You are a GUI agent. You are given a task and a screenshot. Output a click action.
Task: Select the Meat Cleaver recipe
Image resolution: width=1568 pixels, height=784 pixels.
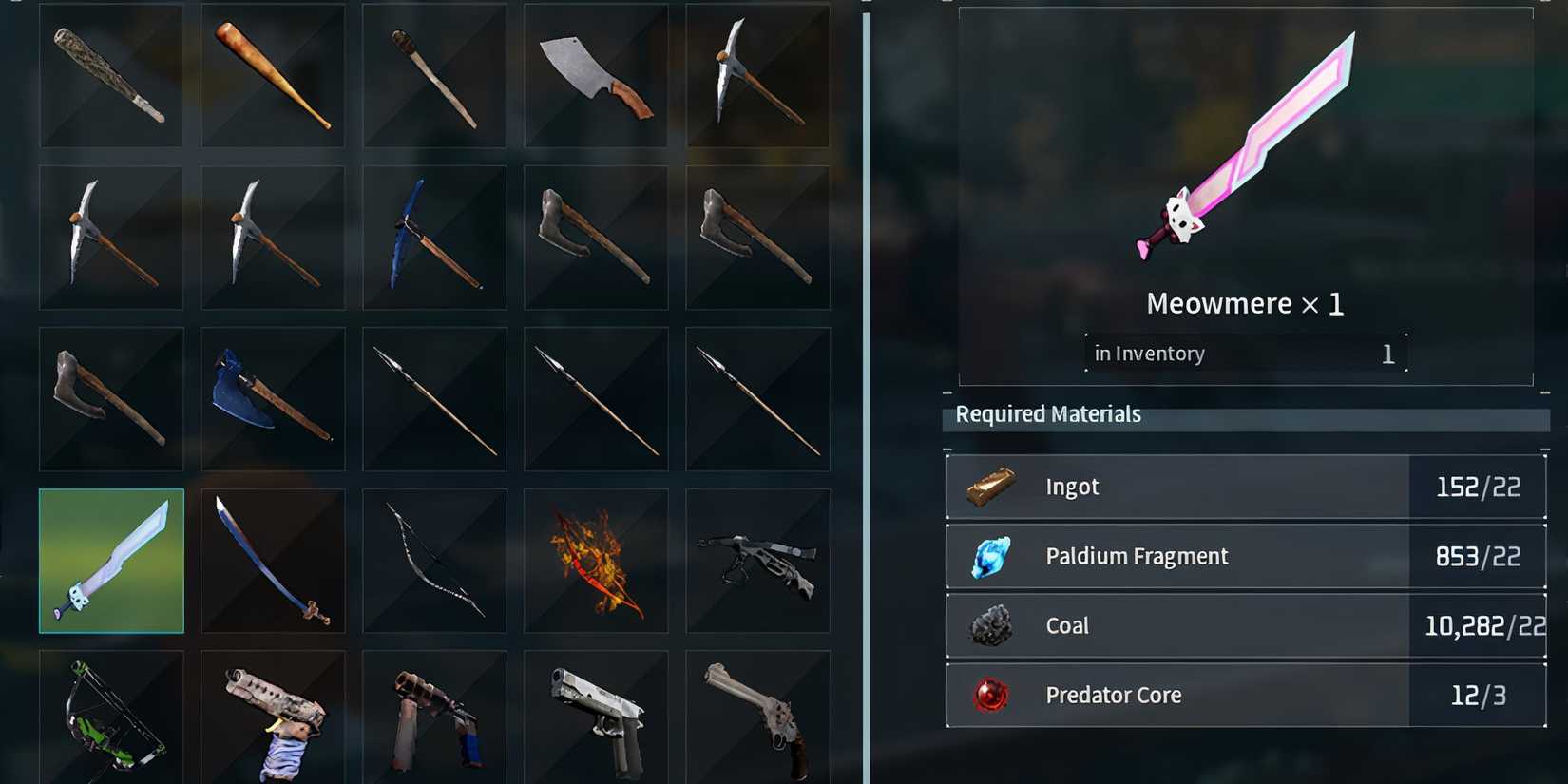click(596, 76)
